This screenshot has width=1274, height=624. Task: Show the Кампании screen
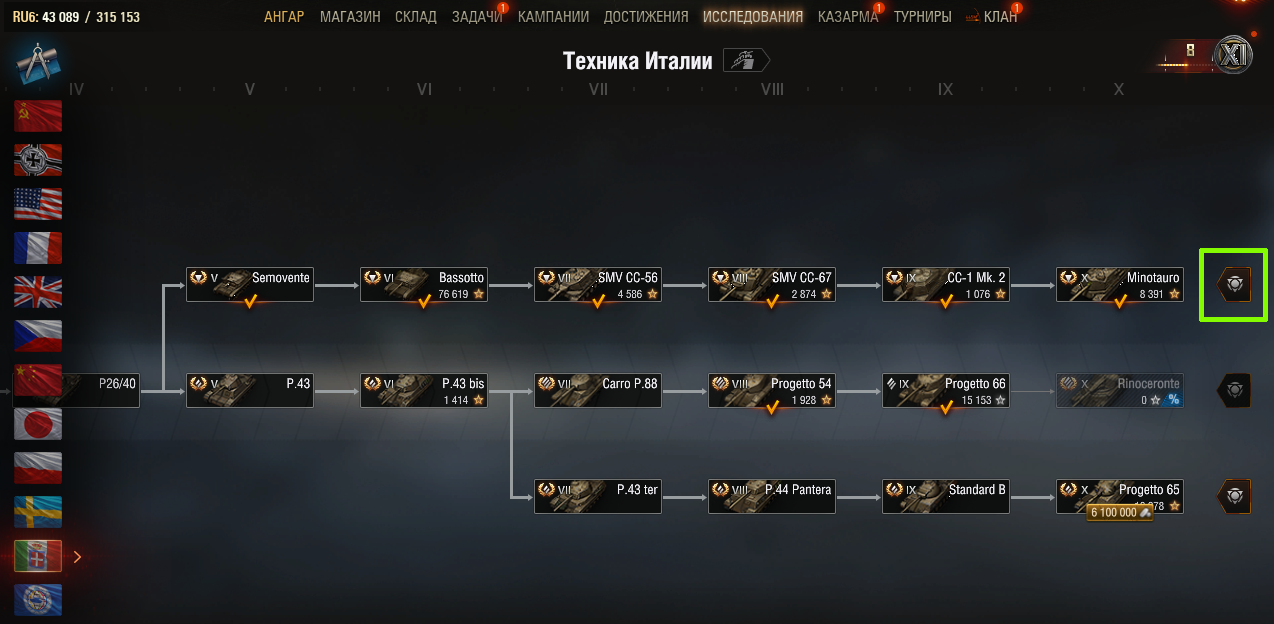[x=553, y=17]
